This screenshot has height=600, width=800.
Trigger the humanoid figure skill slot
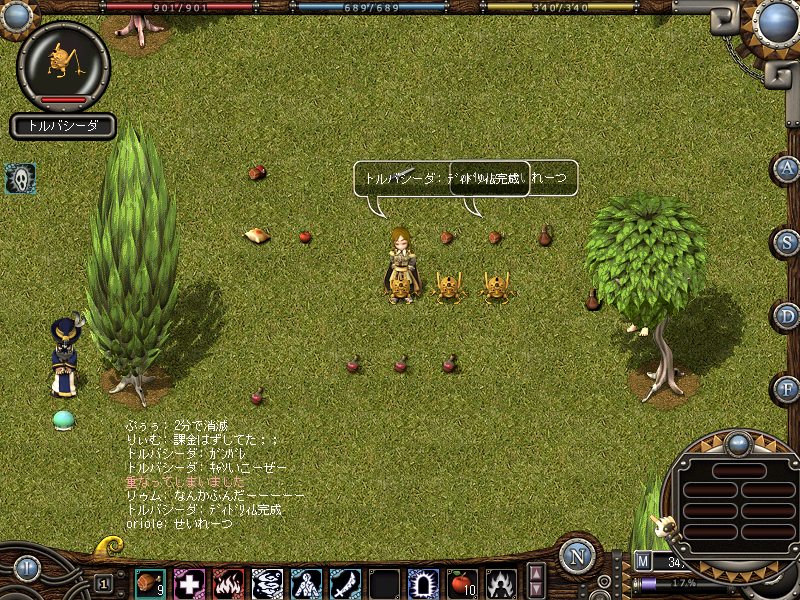[306, 583]
